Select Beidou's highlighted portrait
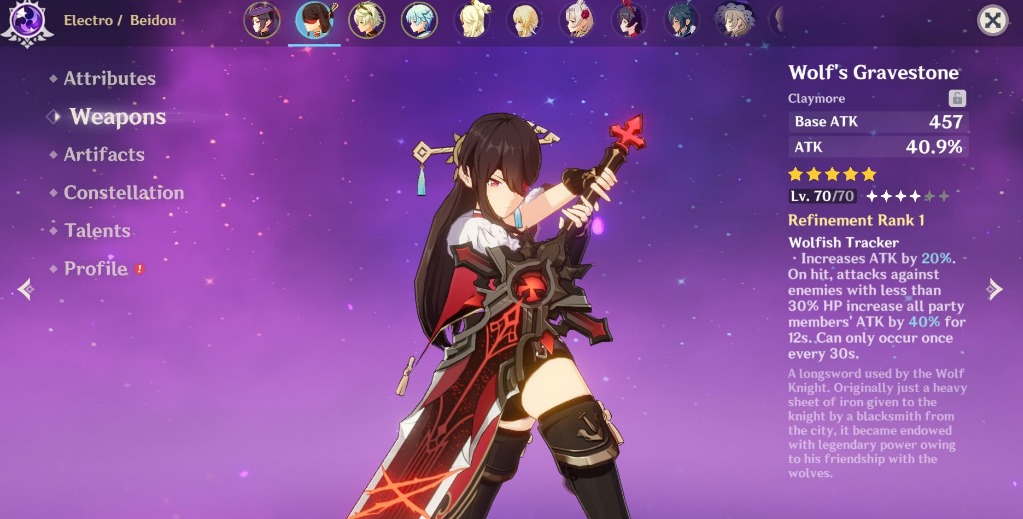 (x=314, y=20)
